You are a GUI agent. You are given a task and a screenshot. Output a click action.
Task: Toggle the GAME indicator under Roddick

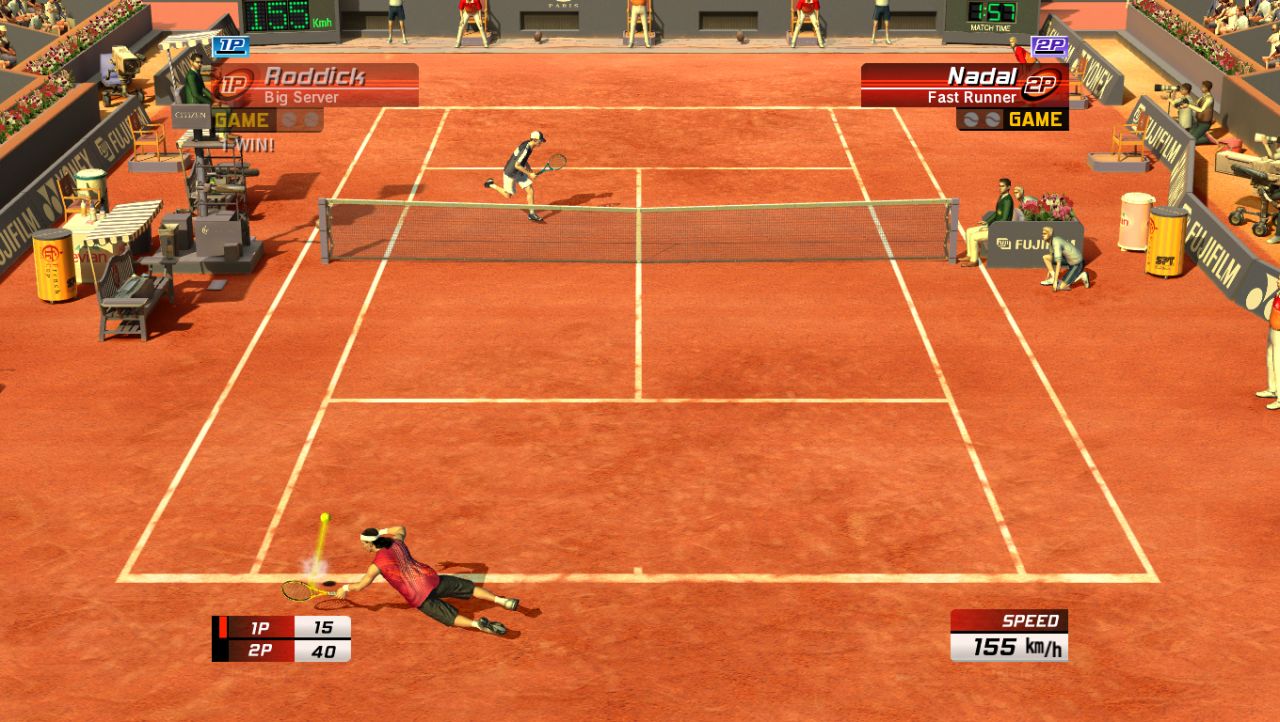tap(242, 119)
